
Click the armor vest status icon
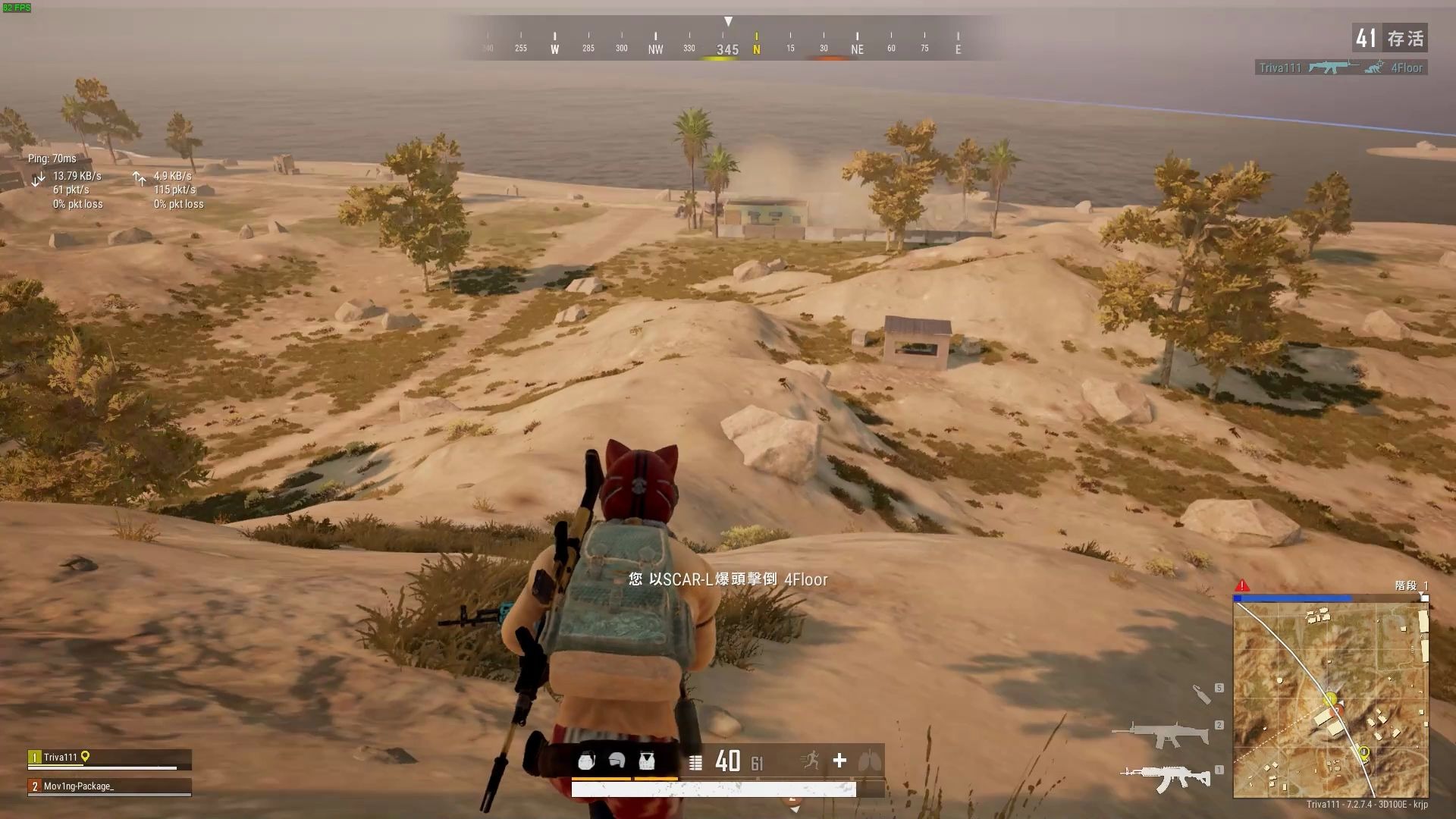point(646,761)
